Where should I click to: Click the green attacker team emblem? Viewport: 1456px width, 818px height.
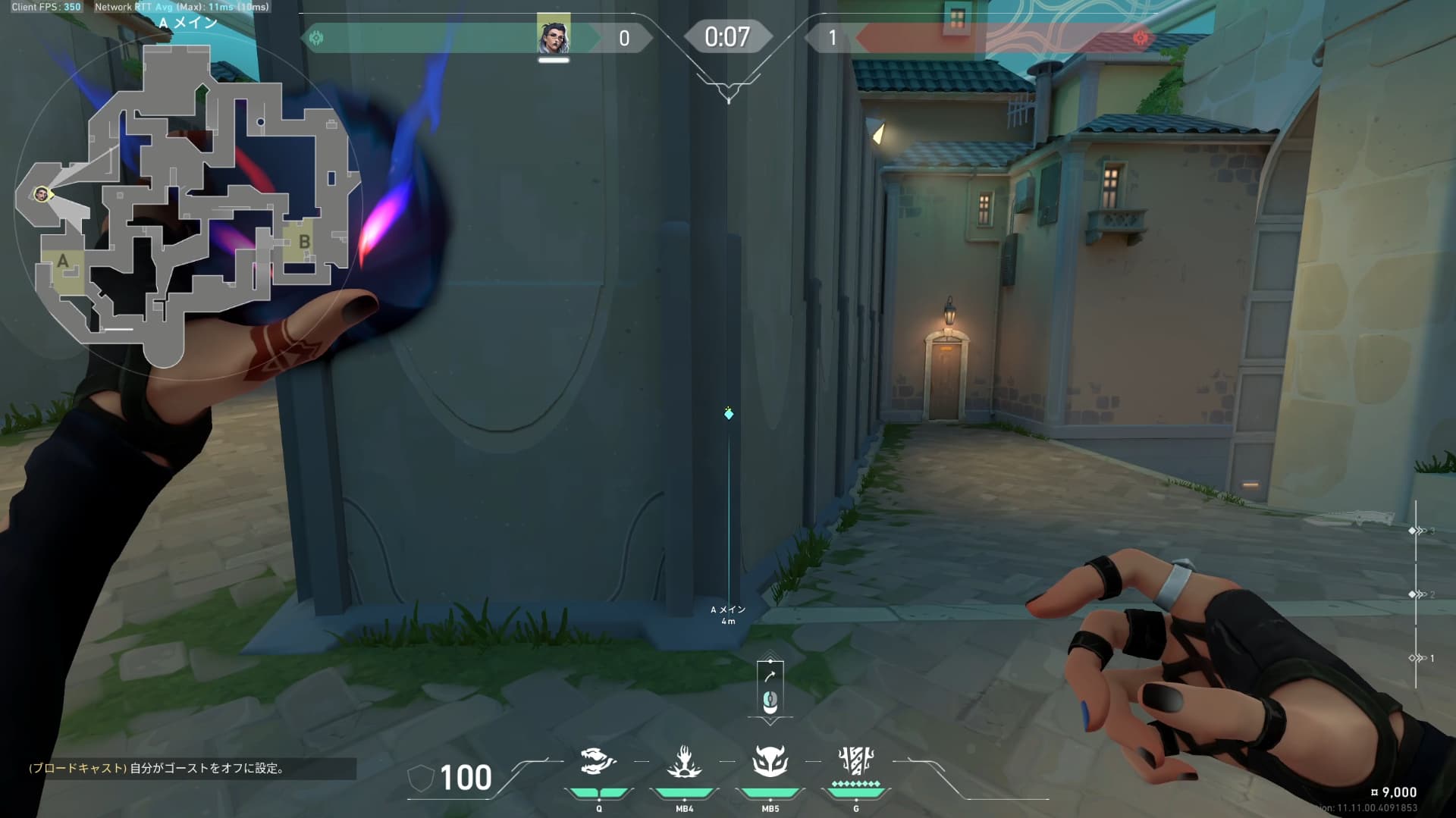coord(316,38)
